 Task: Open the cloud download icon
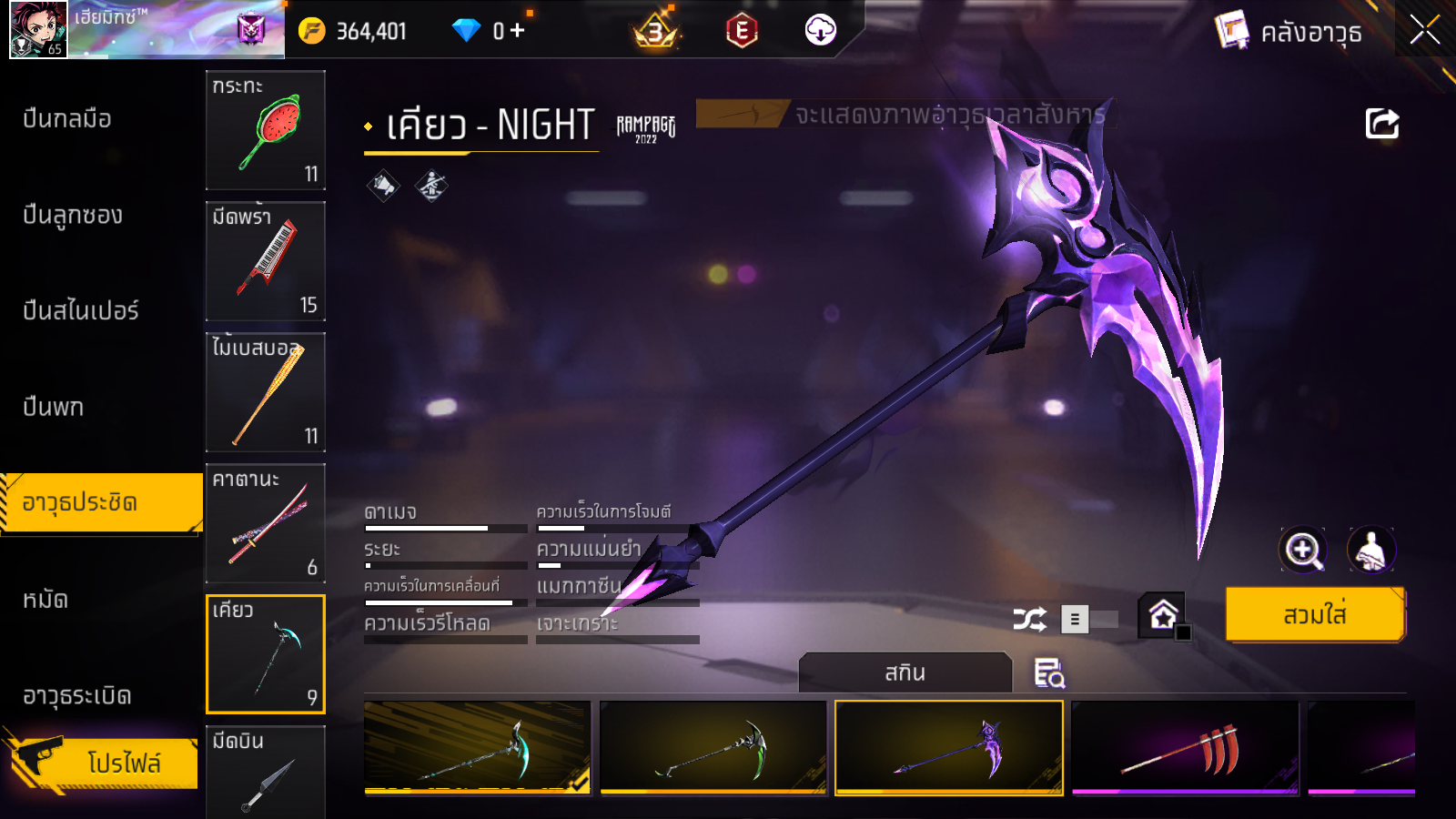(x=820, y=31)
